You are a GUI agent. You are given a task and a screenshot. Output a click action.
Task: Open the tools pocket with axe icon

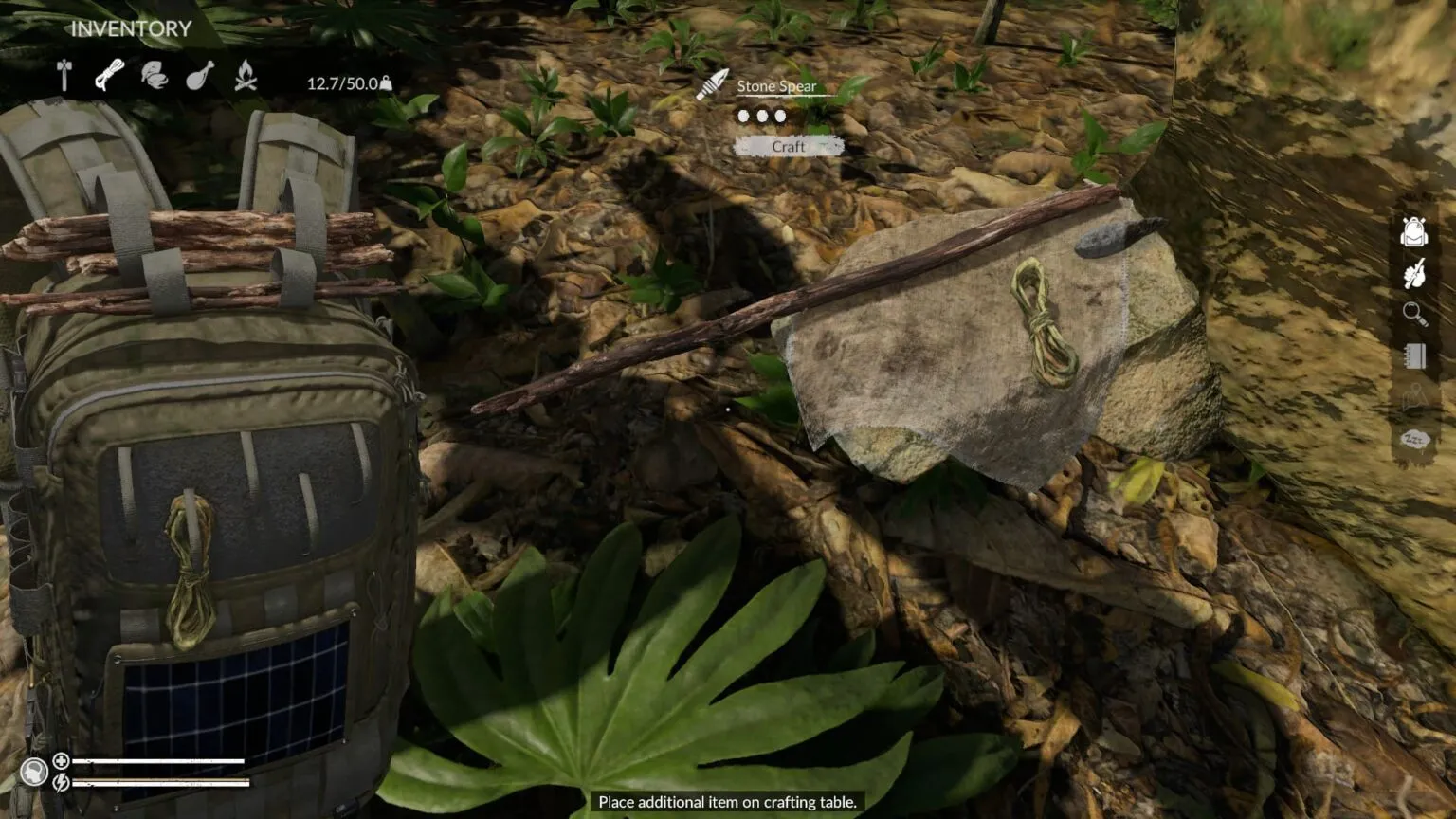[64, 75]
